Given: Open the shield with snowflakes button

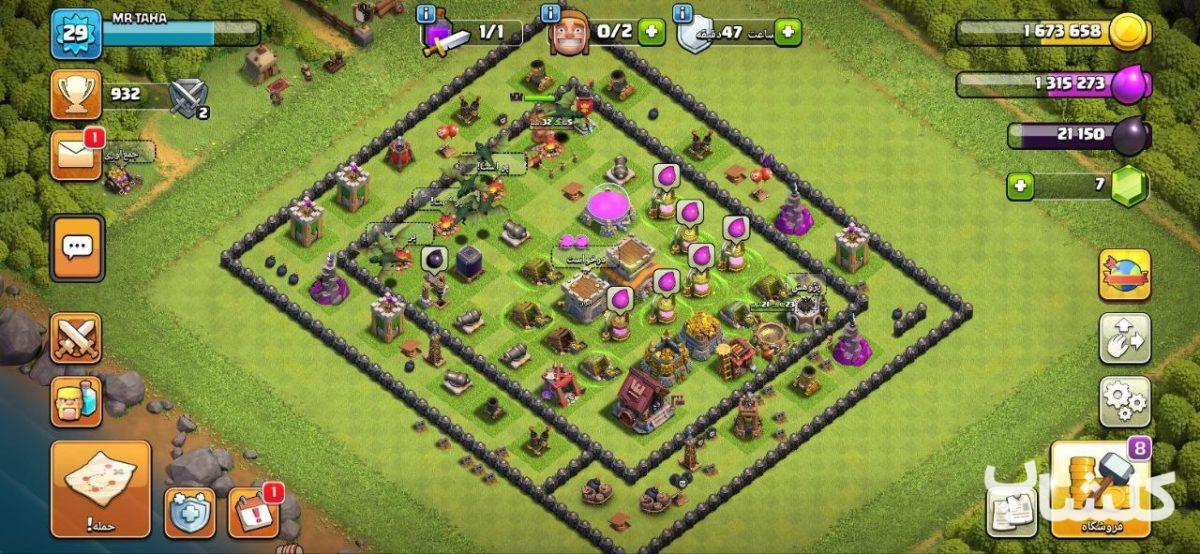Looking at the screenshot, I should 189,512.
